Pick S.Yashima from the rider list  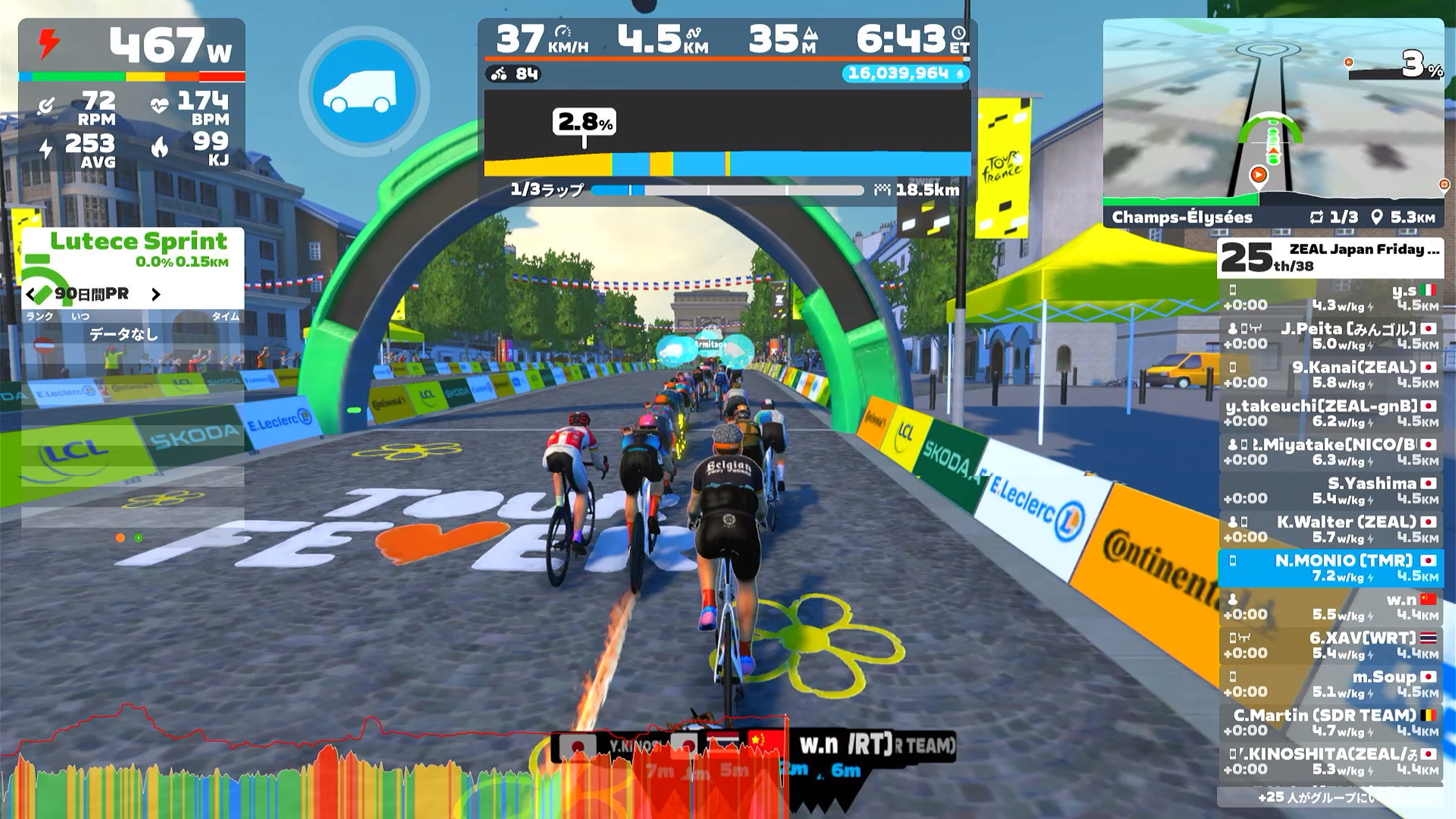1330,491
